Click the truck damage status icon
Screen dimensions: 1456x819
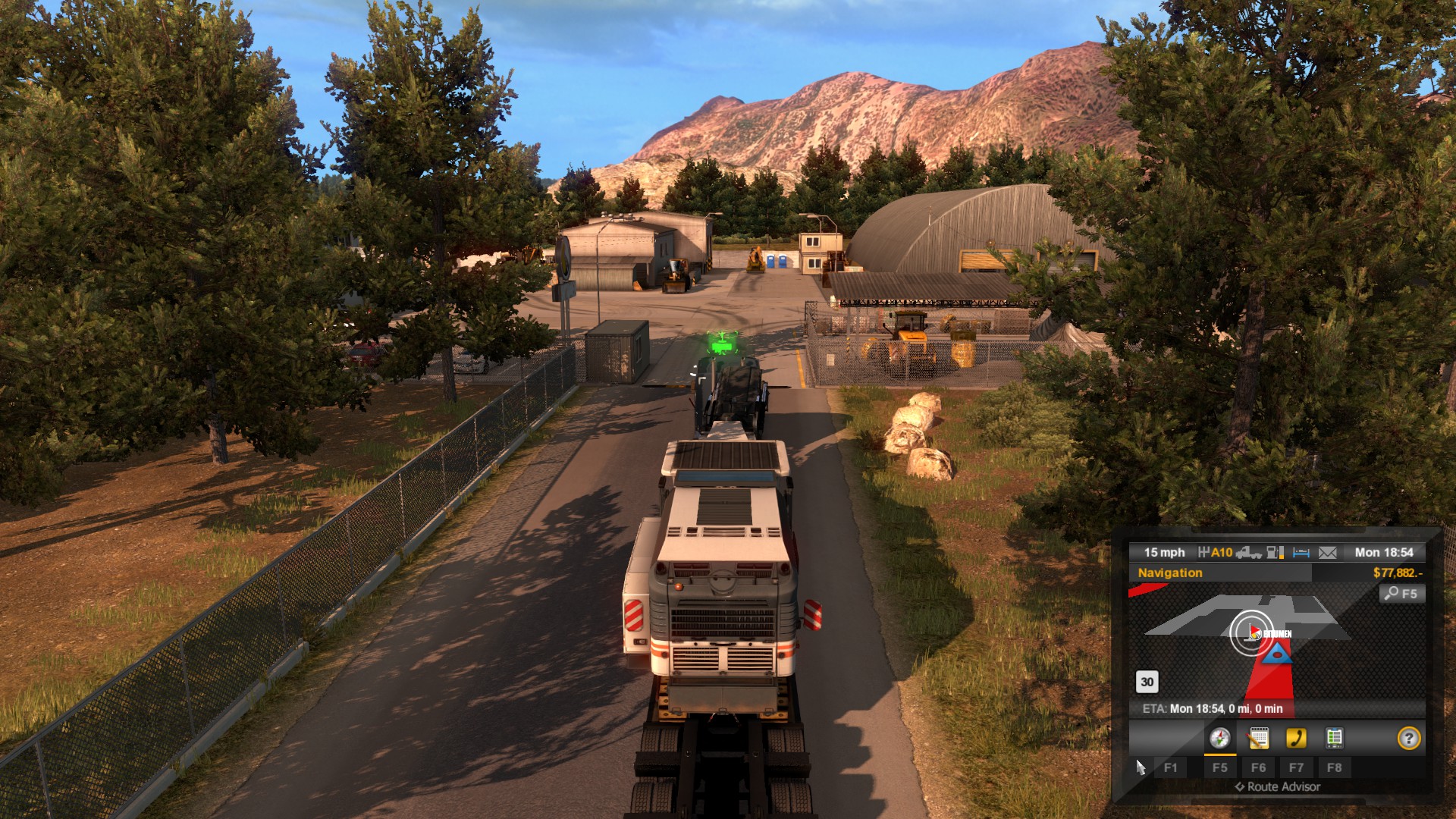[x=1248, y=553]
